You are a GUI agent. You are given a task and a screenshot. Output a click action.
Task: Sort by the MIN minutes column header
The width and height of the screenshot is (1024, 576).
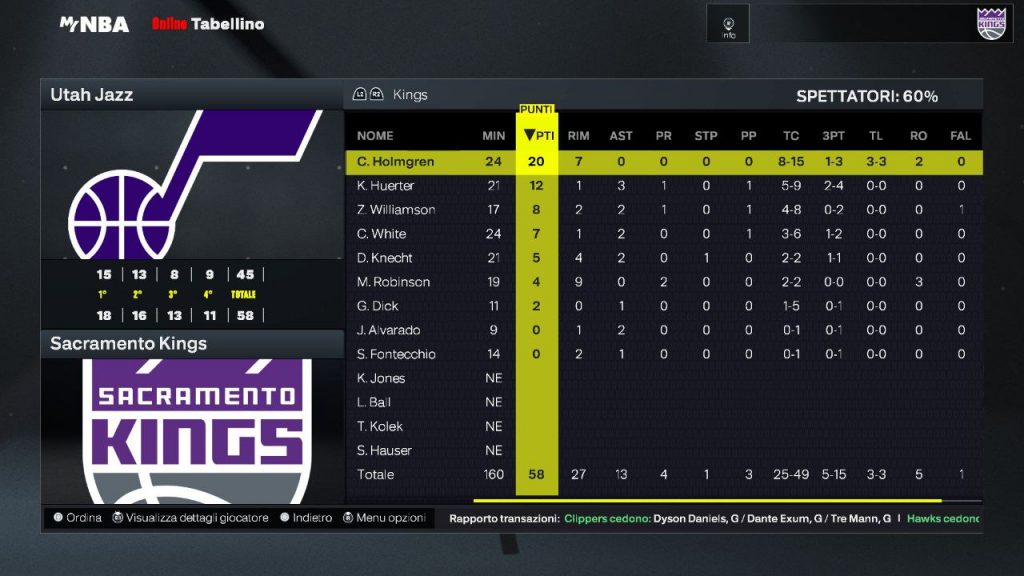pos(493,136)
